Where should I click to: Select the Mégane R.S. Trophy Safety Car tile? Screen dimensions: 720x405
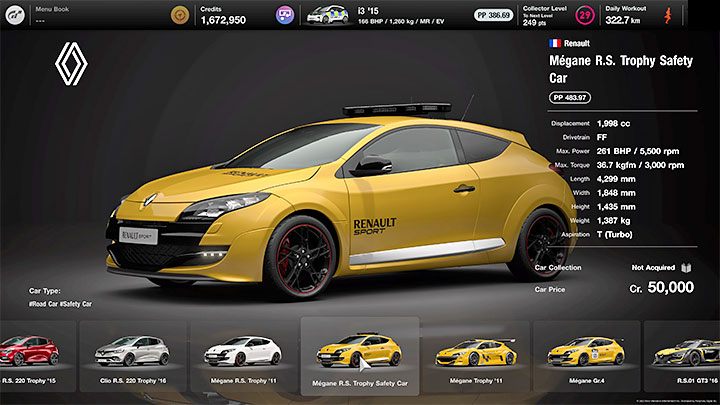tap(359, 352)
